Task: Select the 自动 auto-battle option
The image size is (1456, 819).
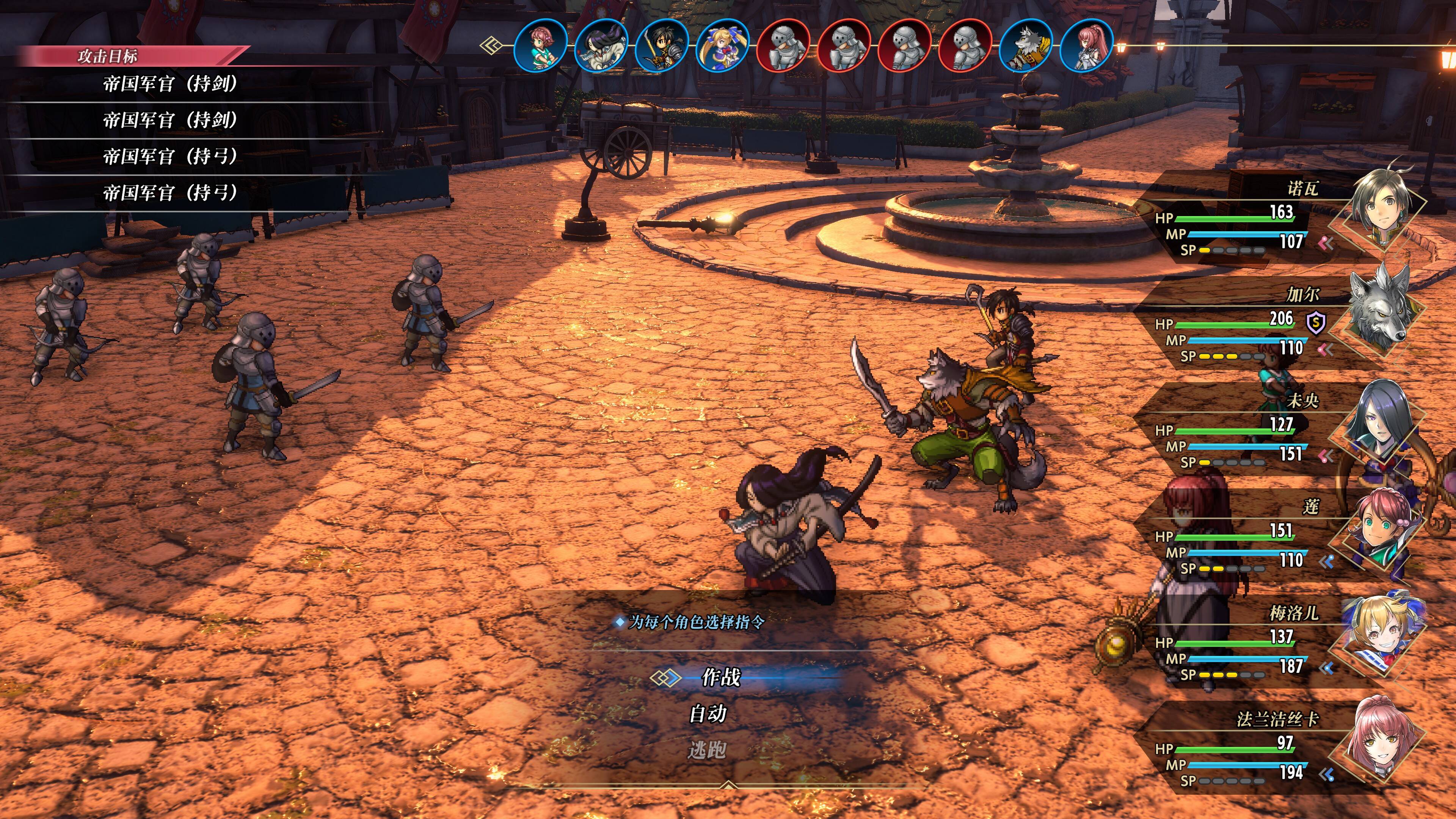Action: [x=708, y=714]
